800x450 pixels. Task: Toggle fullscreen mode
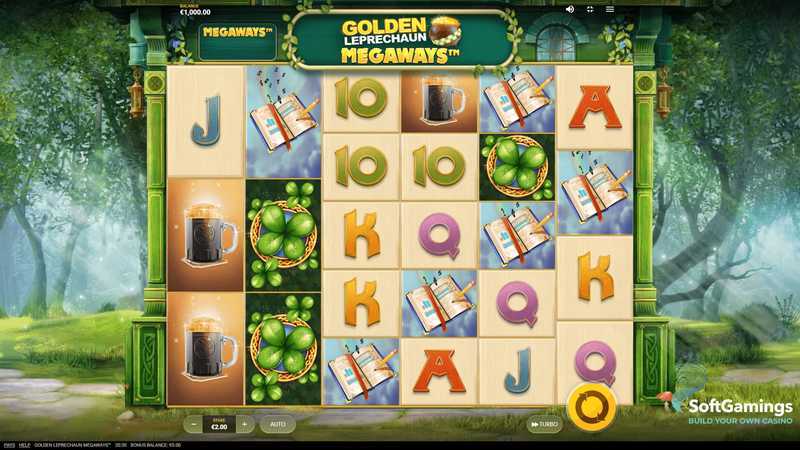(590, 9)
